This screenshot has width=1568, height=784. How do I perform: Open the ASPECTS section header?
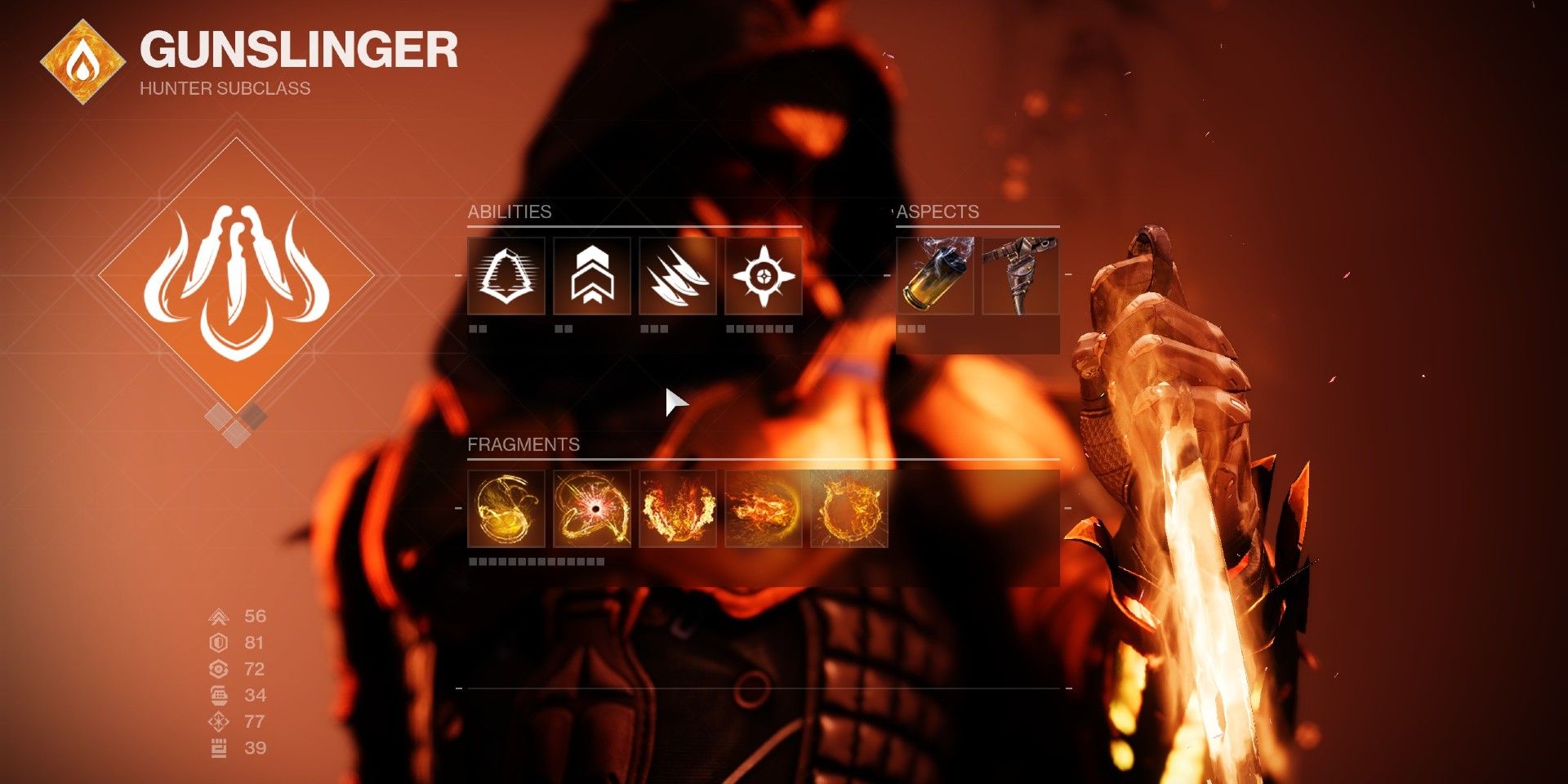[938, 212]
